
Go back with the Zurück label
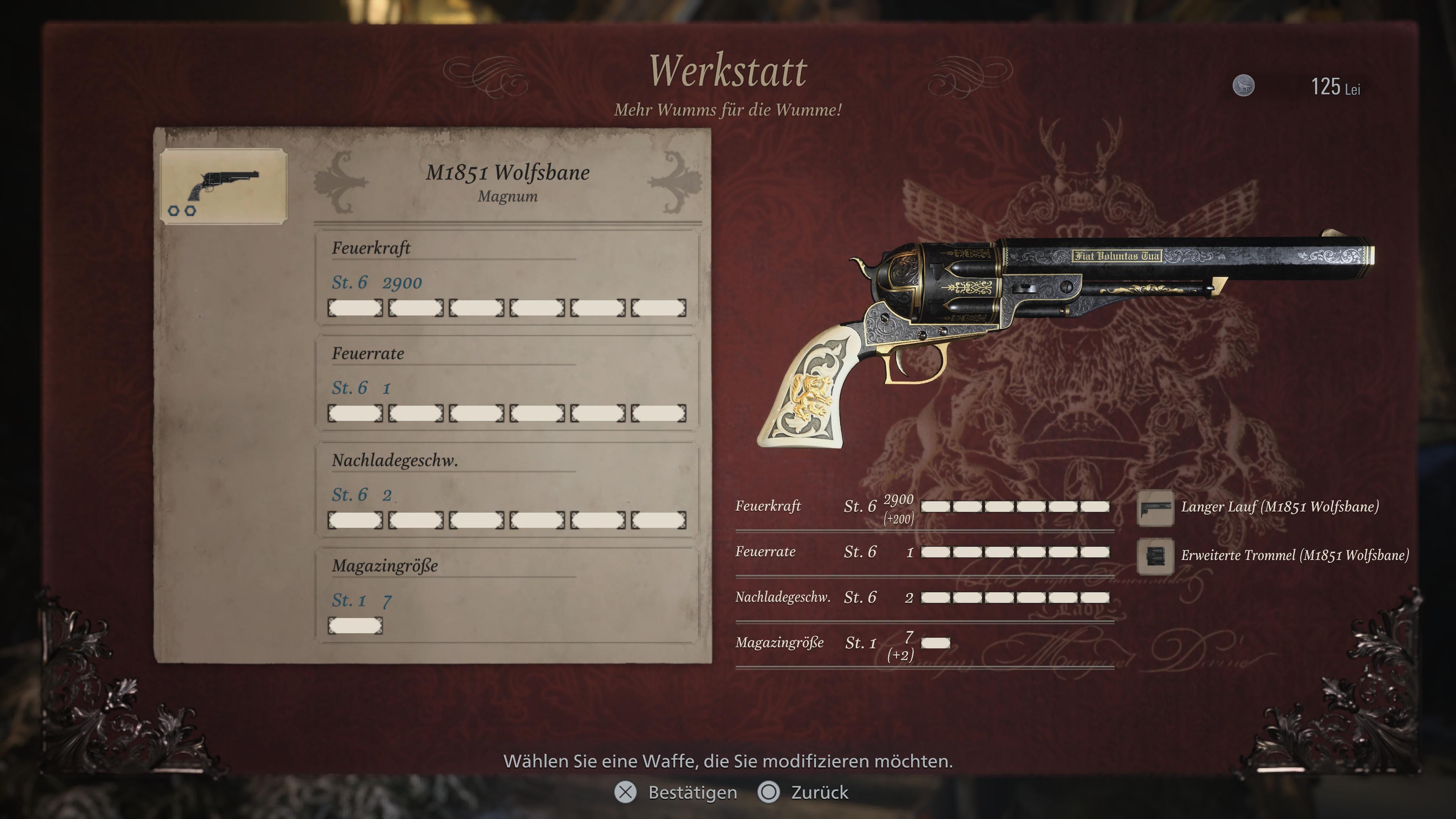tap(819, 792)
